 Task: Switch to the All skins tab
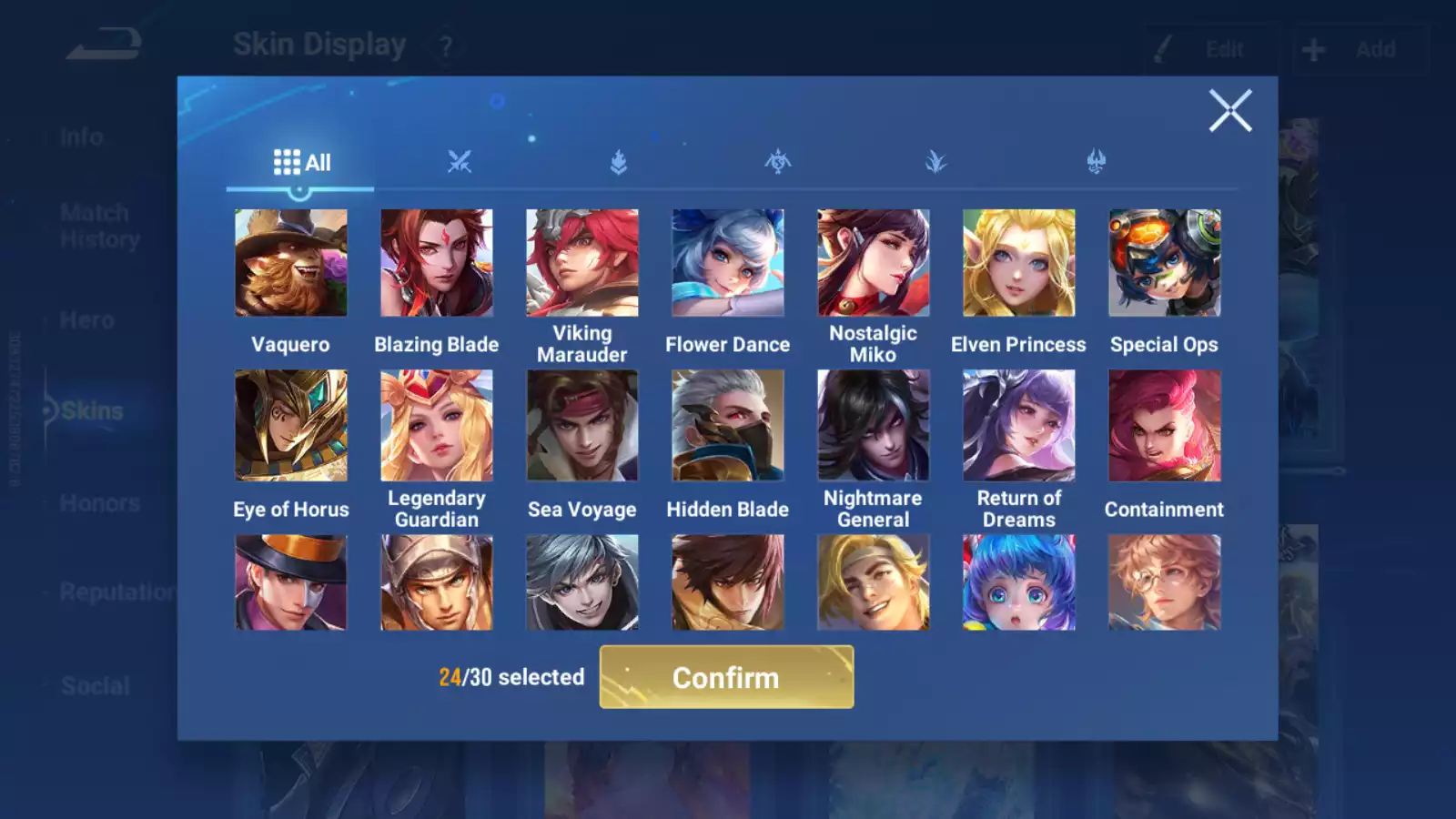coord(301,163)
